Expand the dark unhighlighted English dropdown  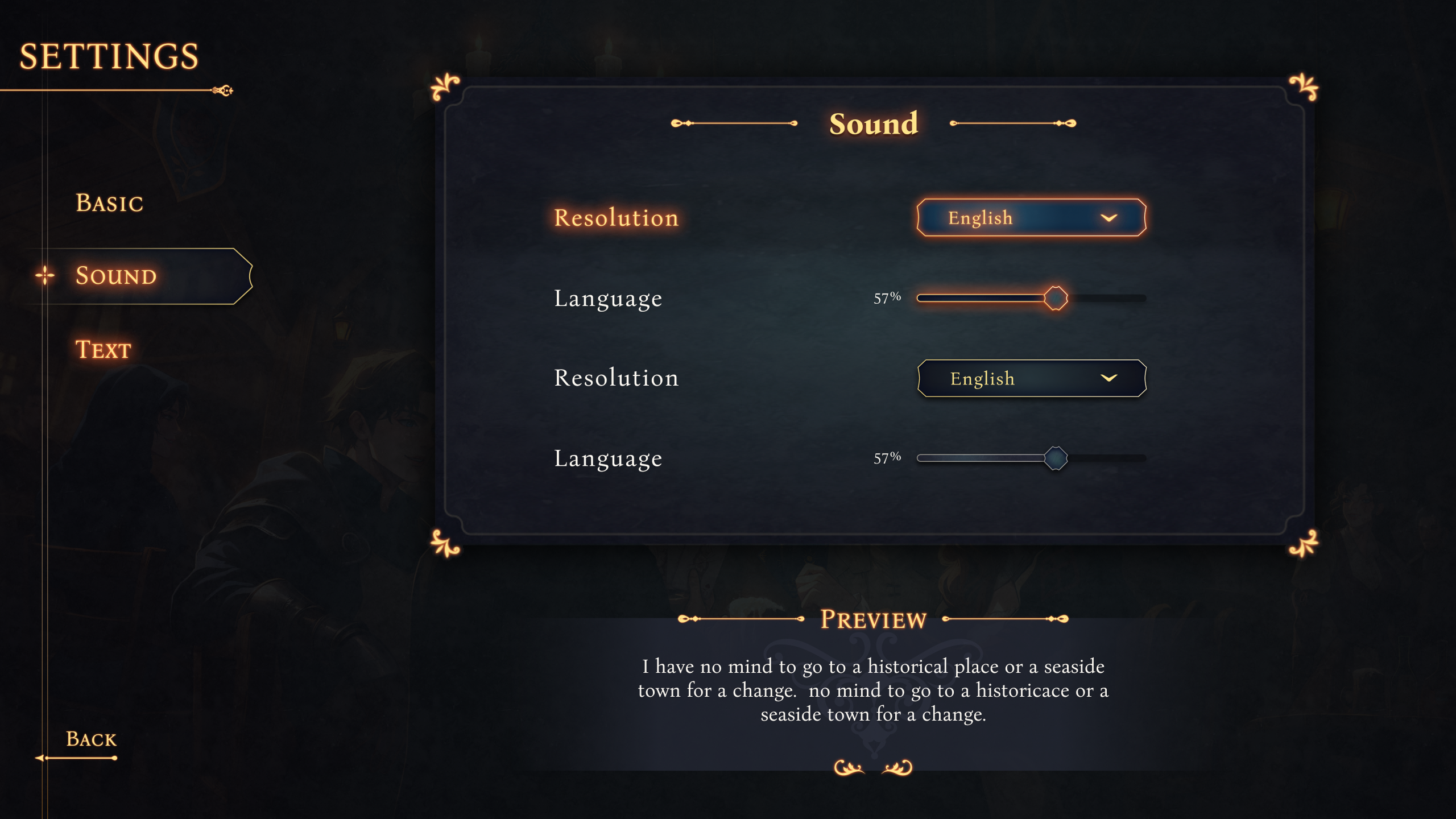click(1031, 378)
